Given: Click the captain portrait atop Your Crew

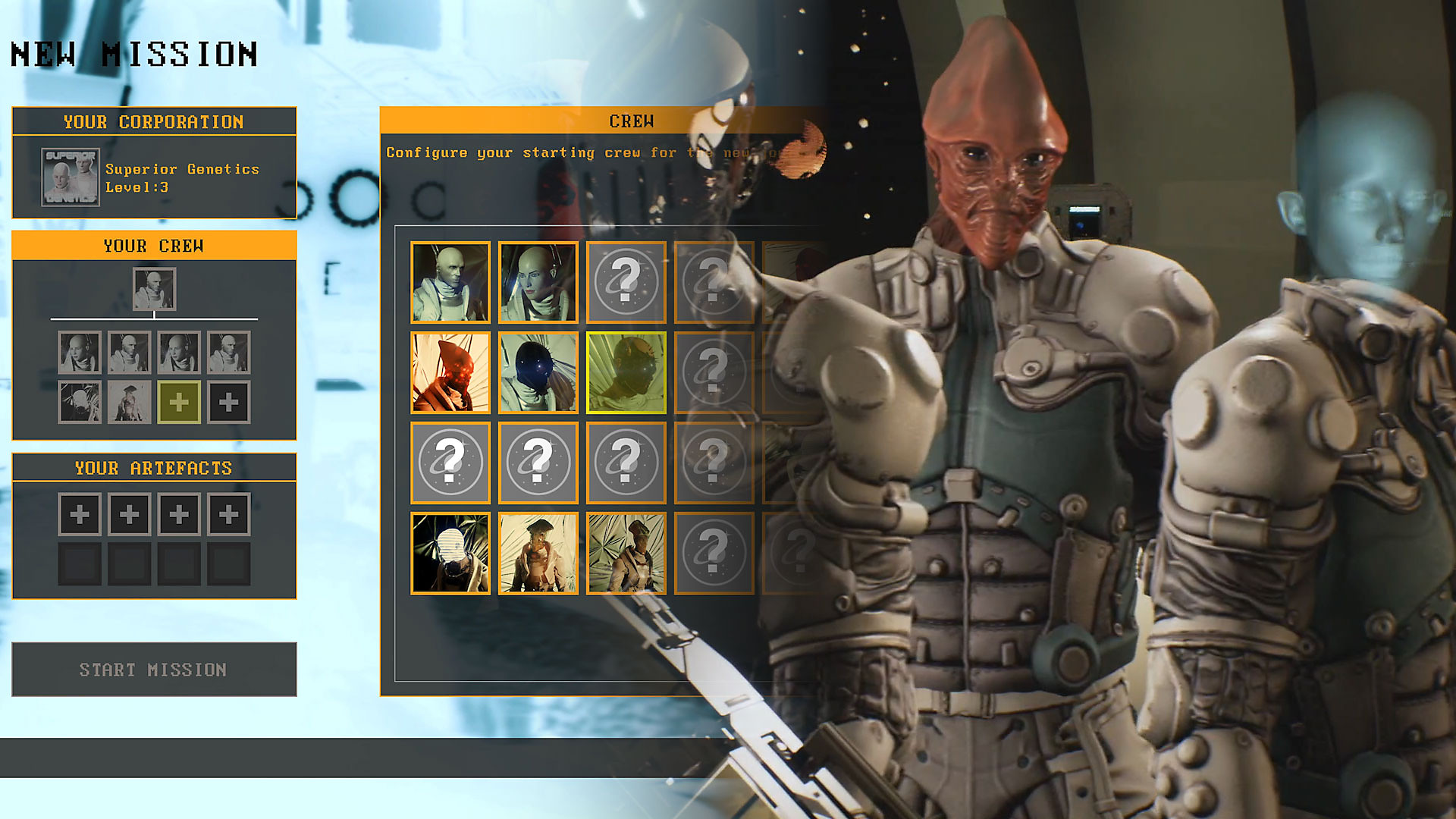Looking at the screenshot, I should point(155,289).
